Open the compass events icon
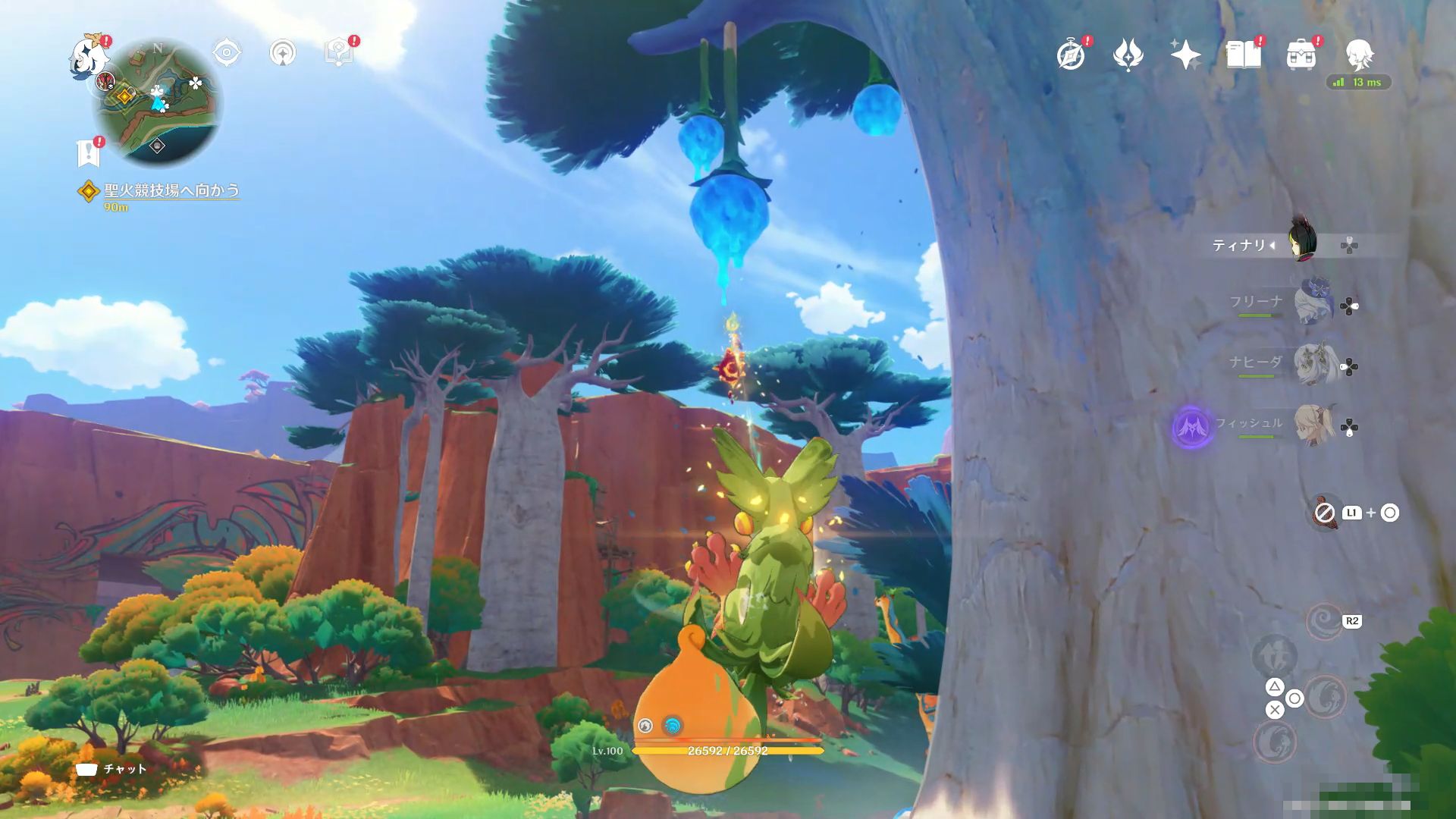This screenshot has width=1456, height=819. pos(1071,55)
